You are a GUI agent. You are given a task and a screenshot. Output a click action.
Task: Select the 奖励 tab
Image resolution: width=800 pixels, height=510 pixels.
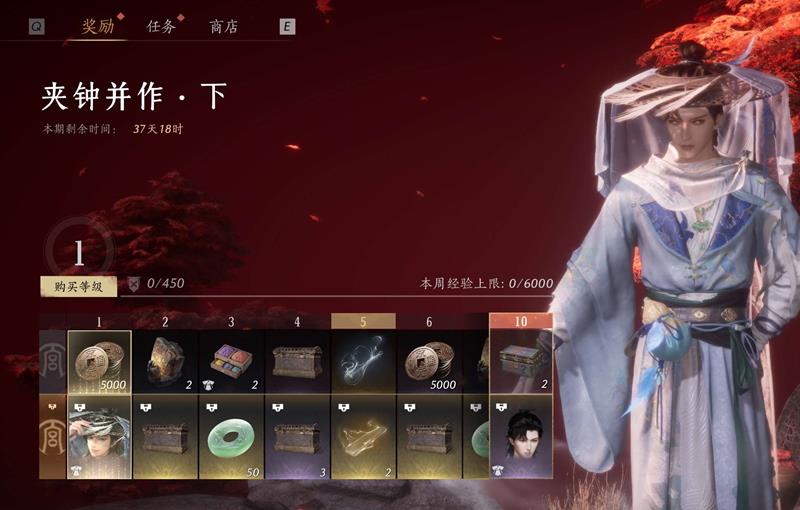click(97, 27)
